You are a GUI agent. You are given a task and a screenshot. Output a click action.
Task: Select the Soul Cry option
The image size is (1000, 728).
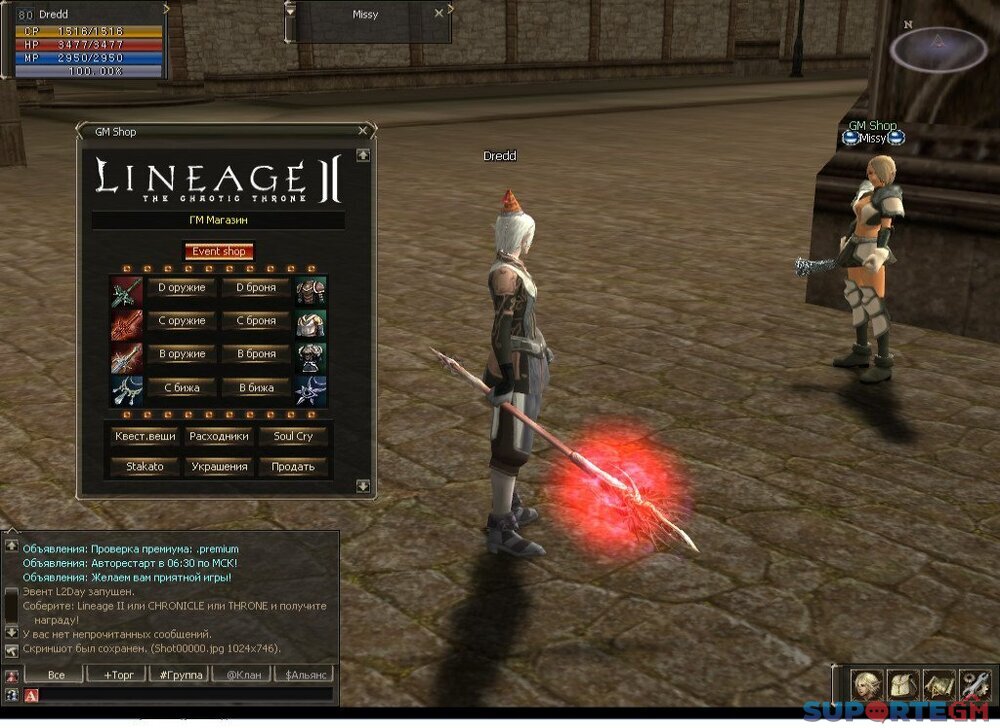(x=292, y=436)
